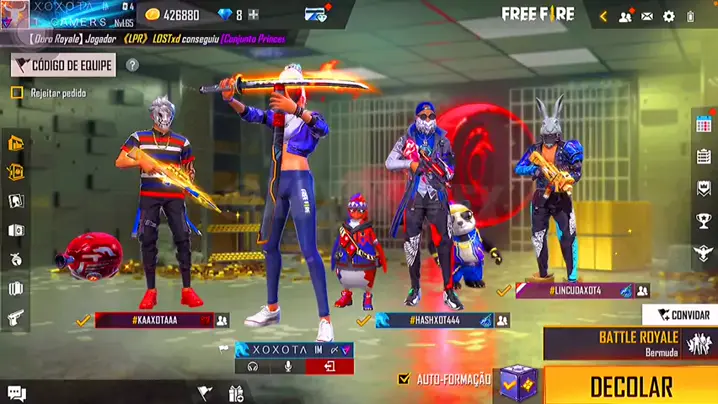
Task: Open the weapon pistol icon in sidebar
Action: [15, 318]
